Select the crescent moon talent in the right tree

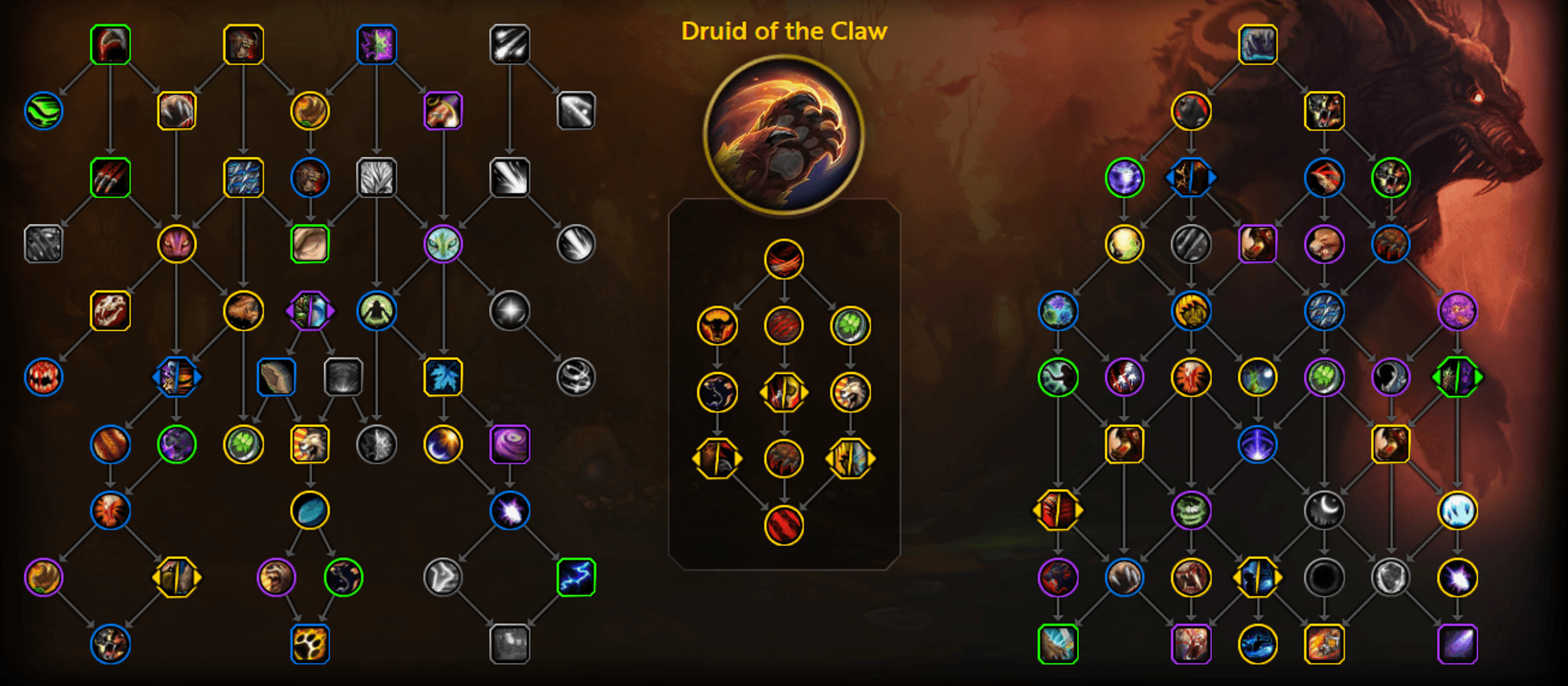tap(1325, 509)
